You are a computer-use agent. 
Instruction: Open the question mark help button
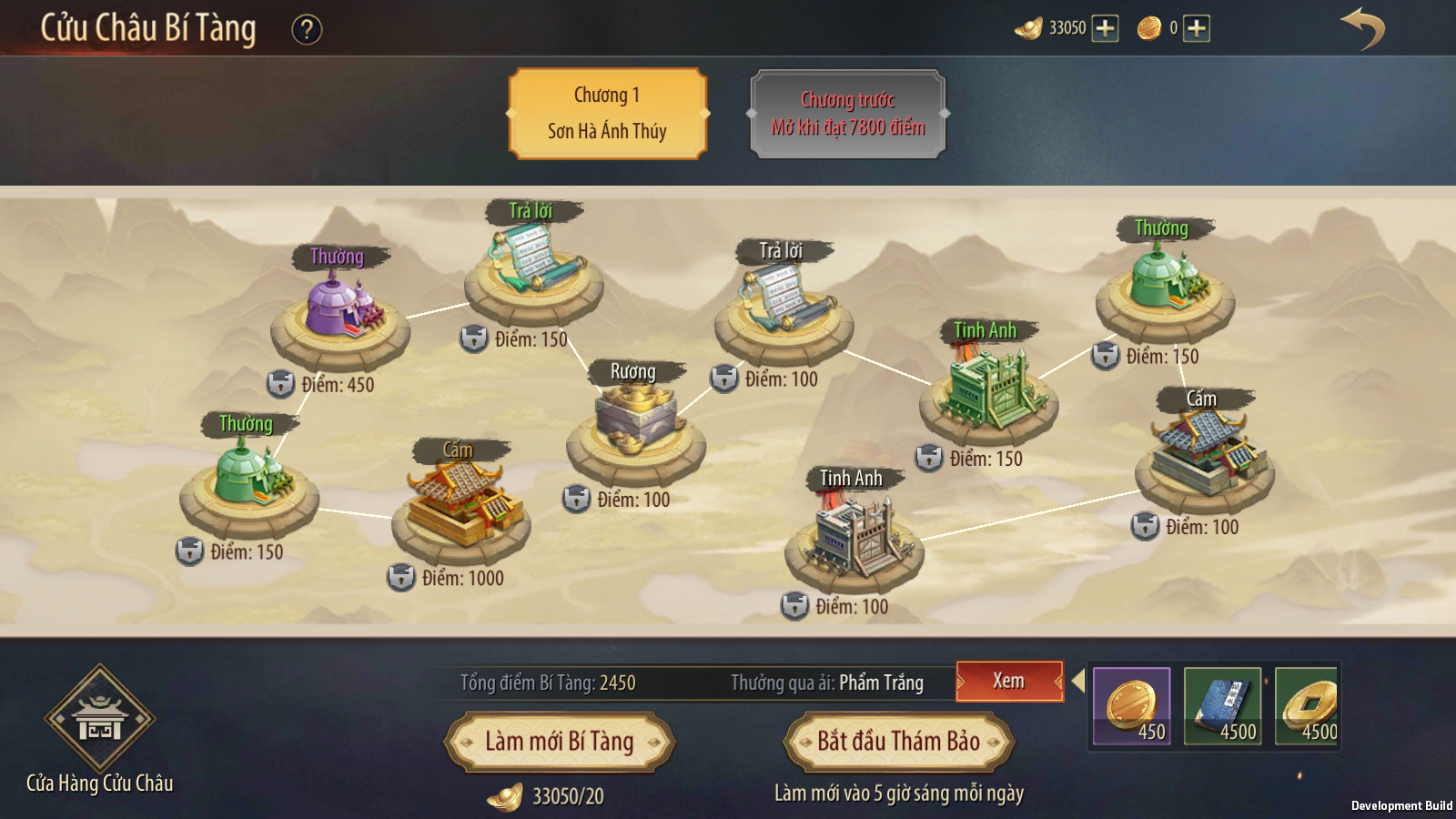point(307,30)
